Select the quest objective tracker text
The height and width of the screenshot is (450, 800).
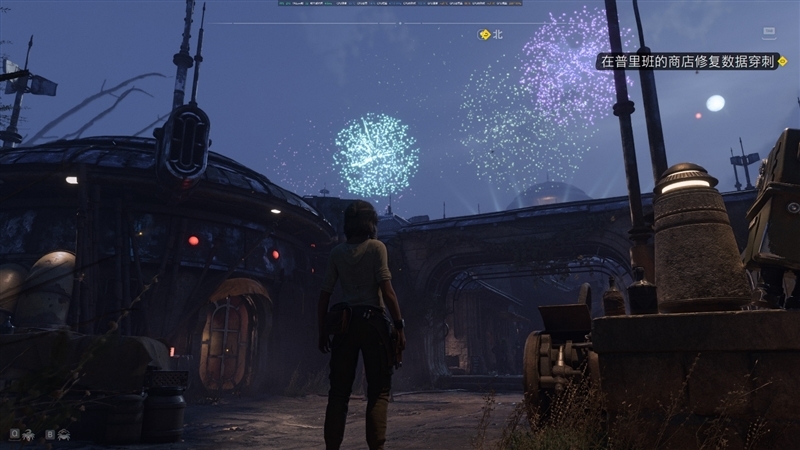(685, 62)
